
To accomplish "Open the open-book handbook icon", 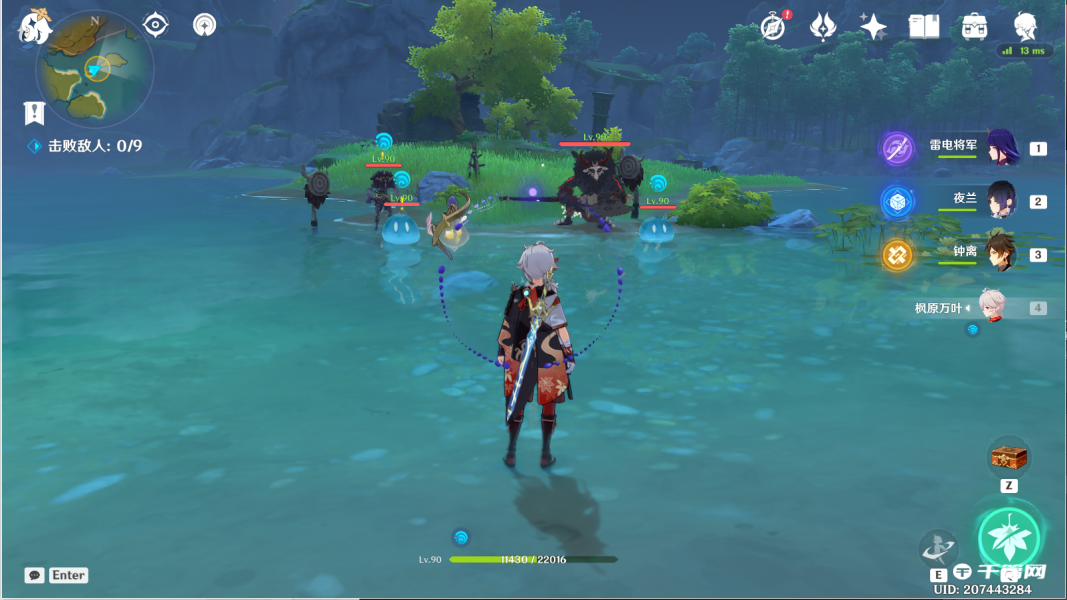I will [924, 27].
